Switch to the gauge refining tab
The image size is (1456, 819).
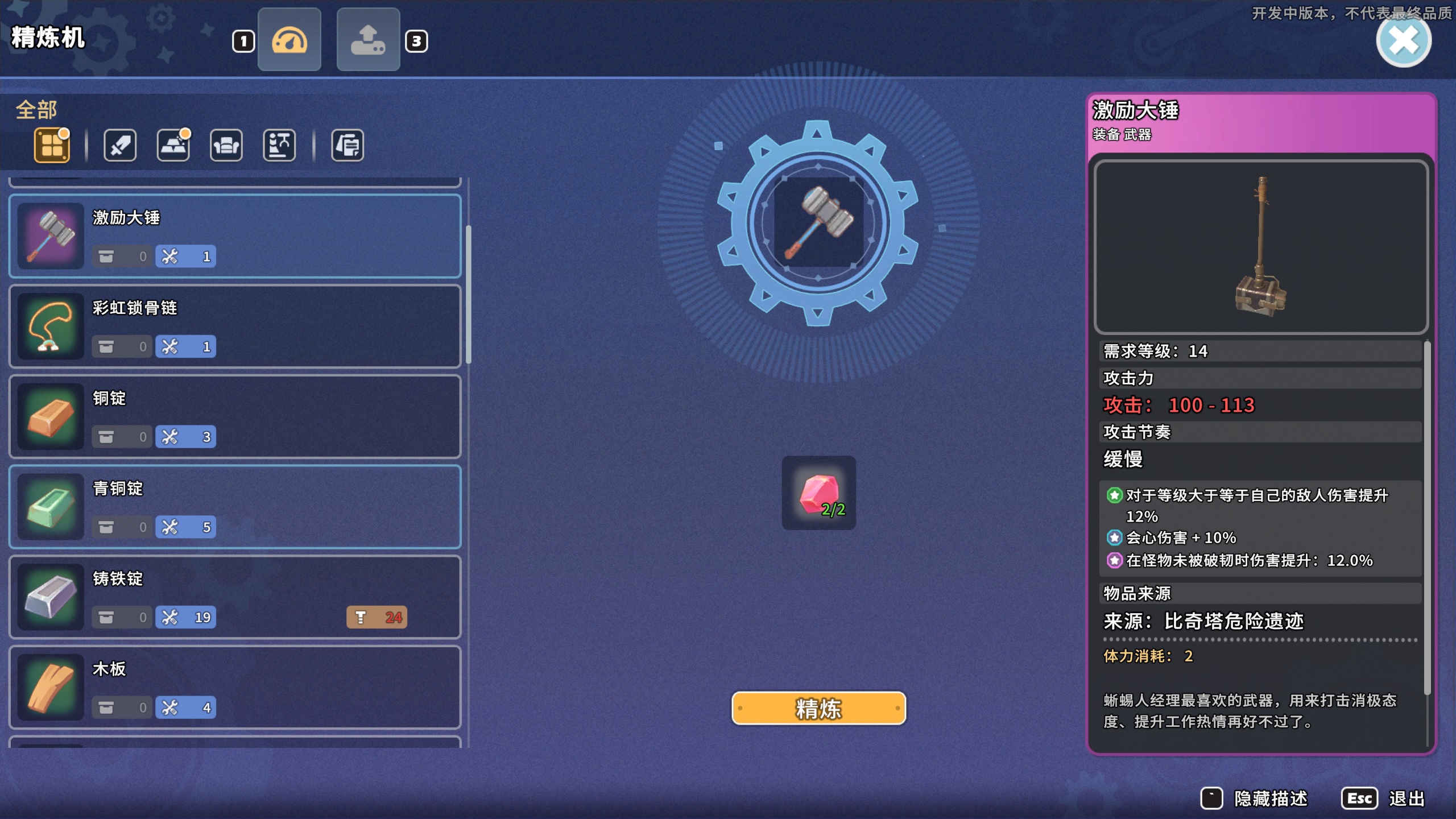pos(289,40)
